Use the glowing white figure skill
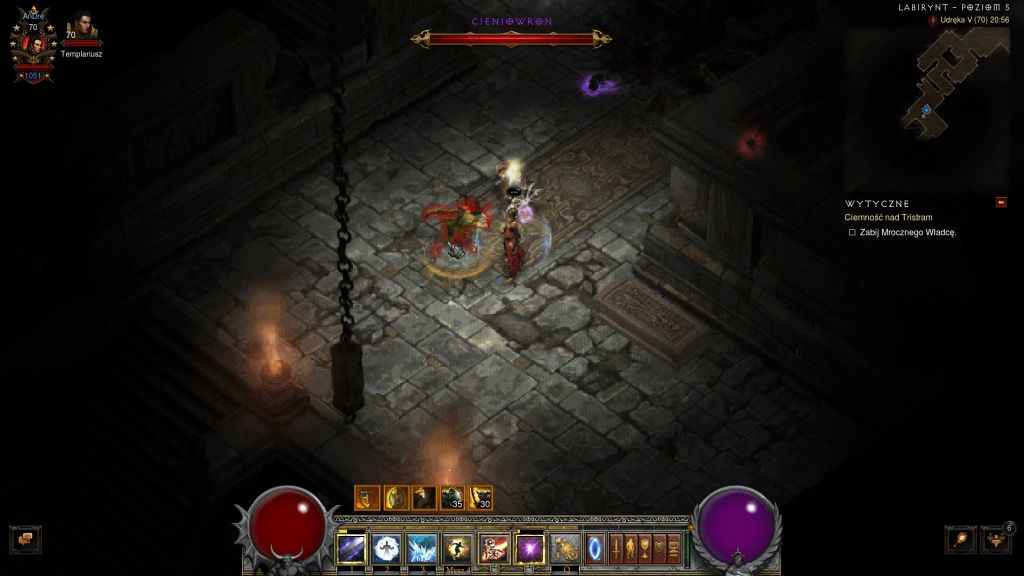This screenshot has height=576, width=1024. point(386,548)
